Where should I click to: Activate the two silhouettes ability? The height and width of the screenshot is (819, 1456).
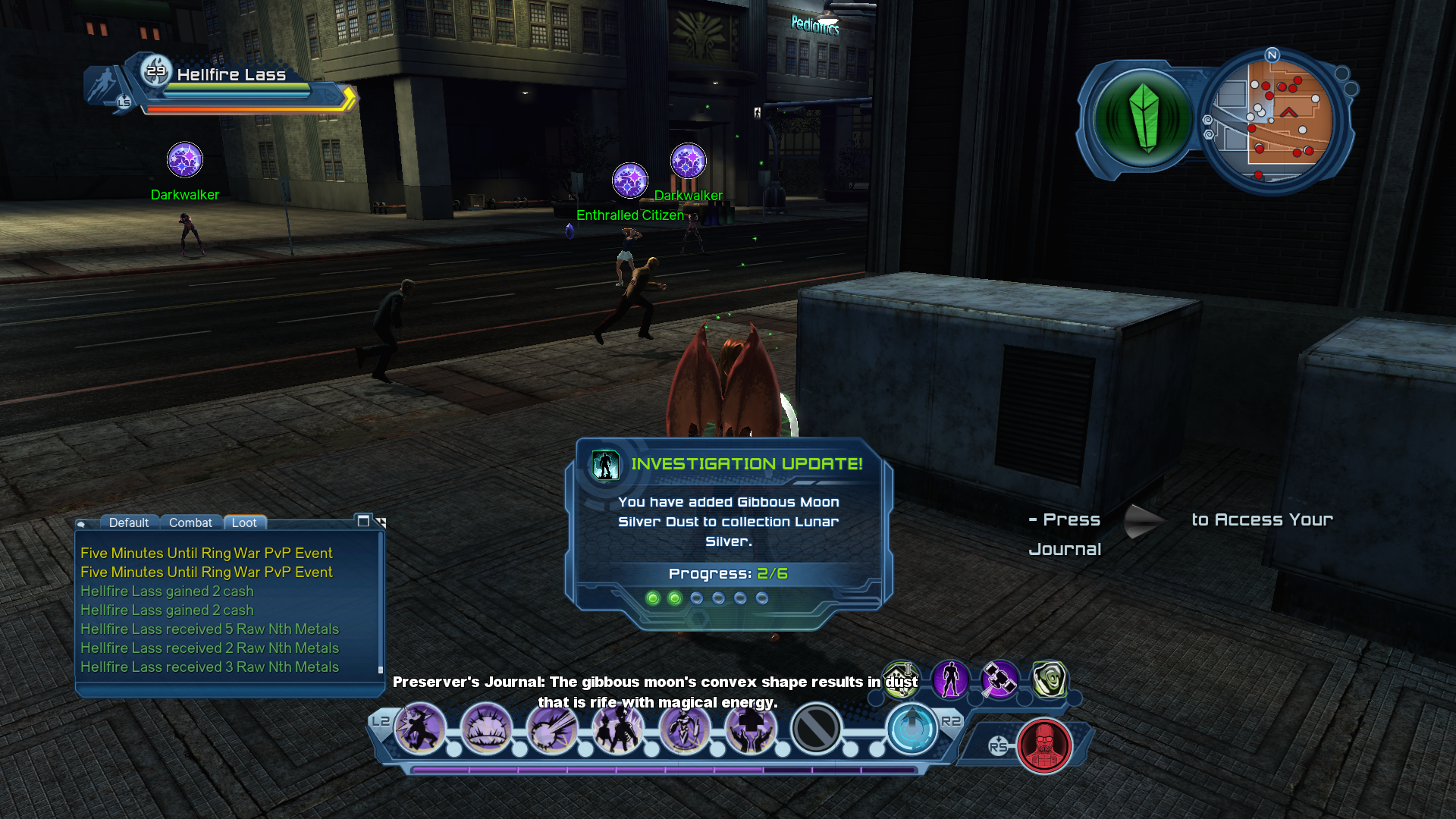point(618,730)
